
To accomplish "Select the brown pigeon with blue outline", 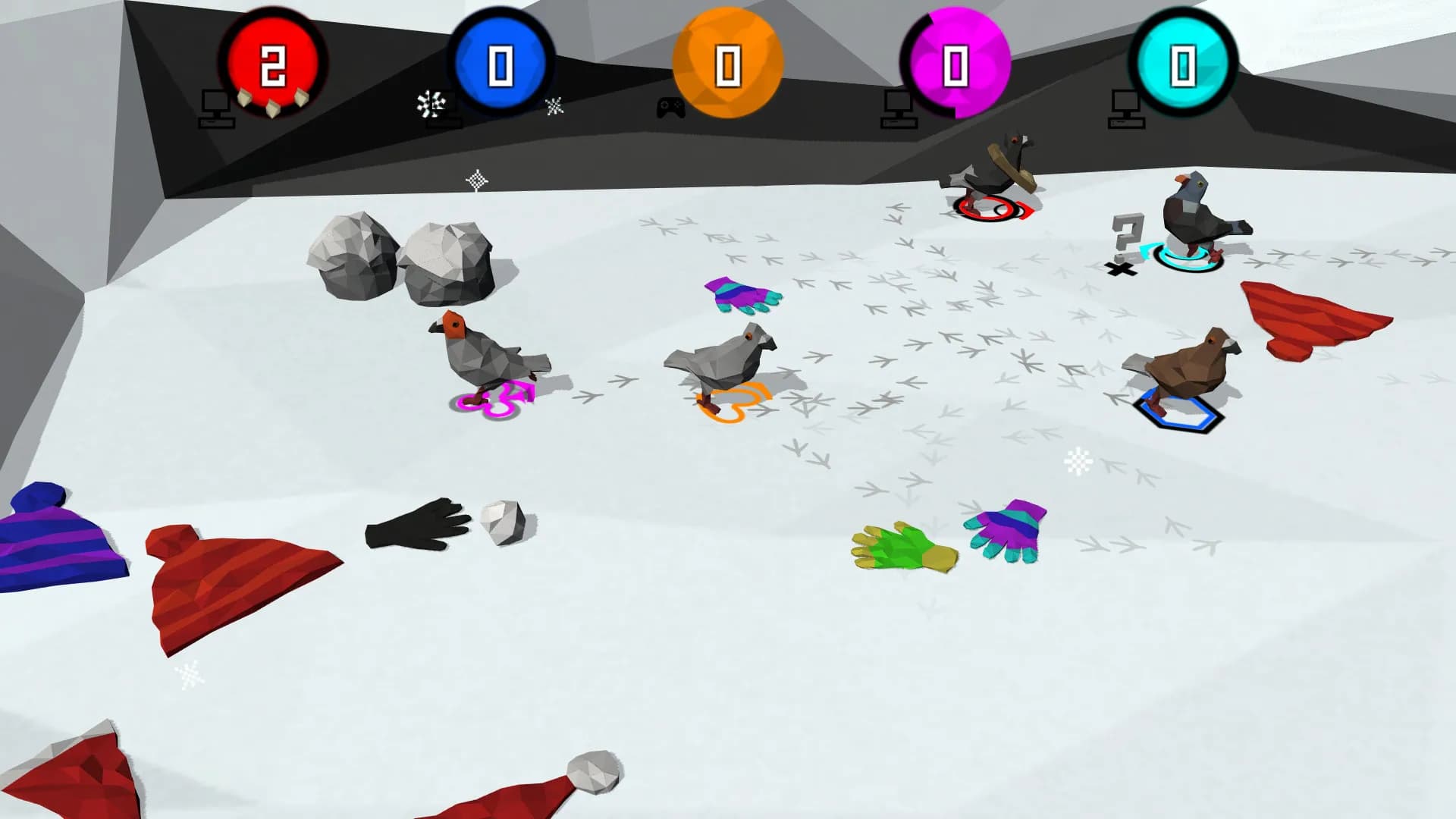I will pos(1183,364).
